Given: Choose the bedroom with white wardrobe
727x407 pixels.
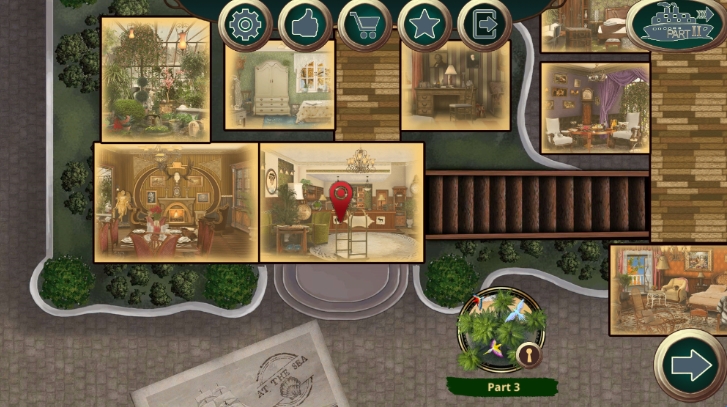Looking at the screenshot, I should point(279,88).
